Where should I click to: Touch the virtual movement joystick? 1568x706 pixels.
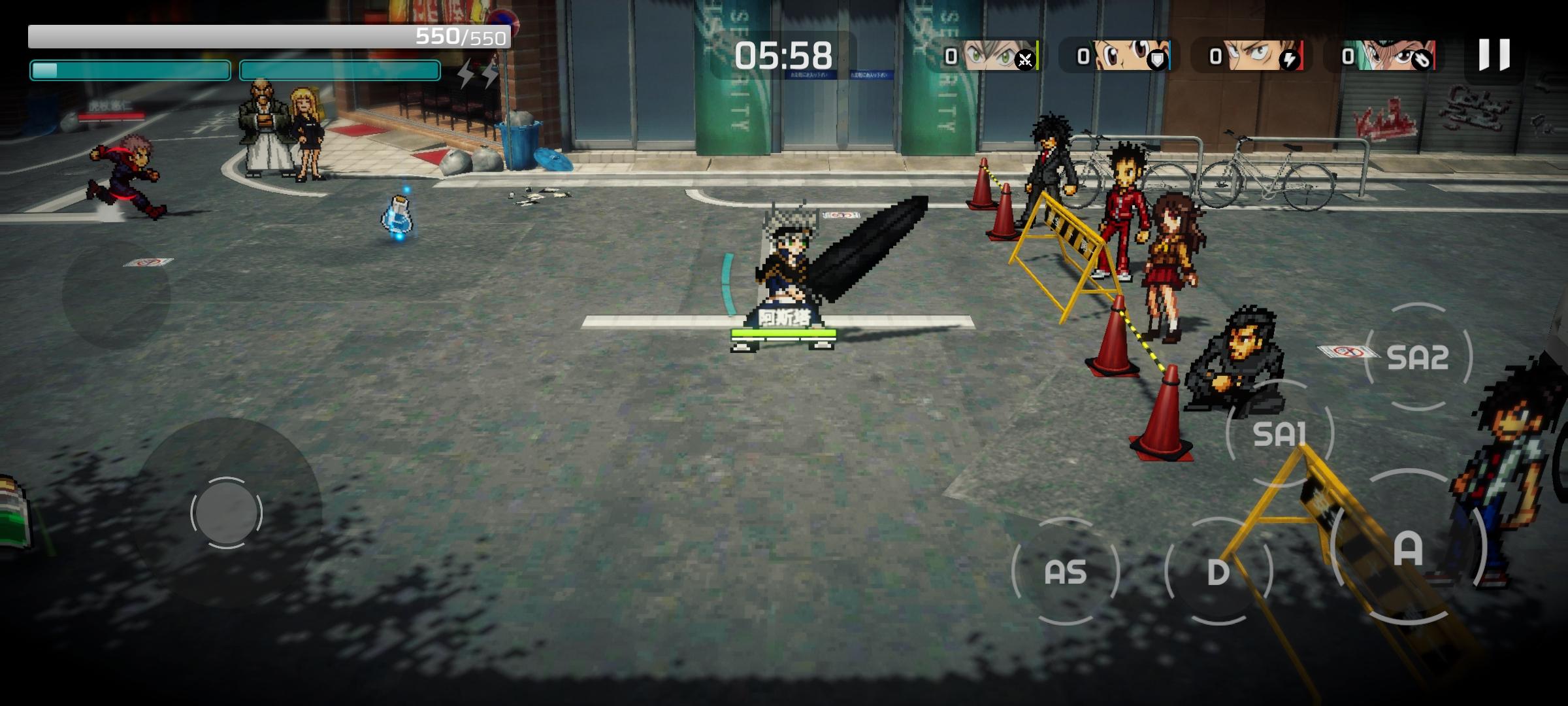coord(226,513)
